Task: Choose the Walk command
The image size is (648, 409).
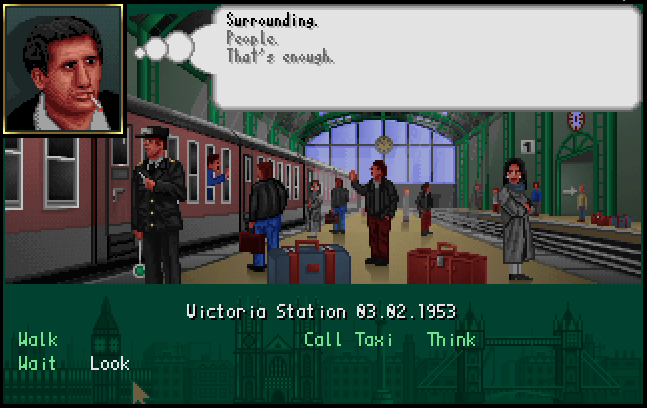Action: 37,340
